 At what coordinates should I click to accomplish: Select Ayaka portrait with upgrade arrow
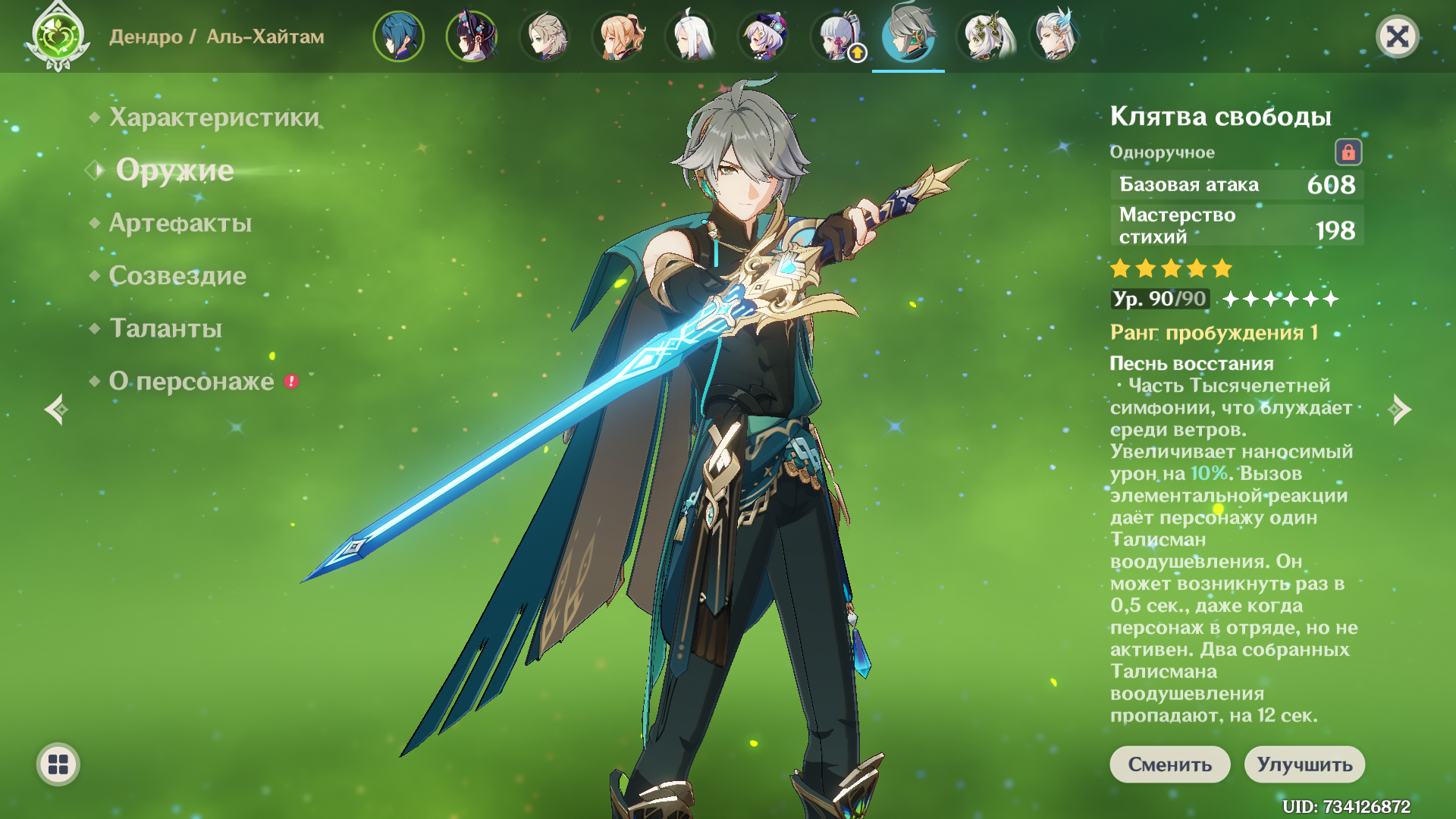838,36
